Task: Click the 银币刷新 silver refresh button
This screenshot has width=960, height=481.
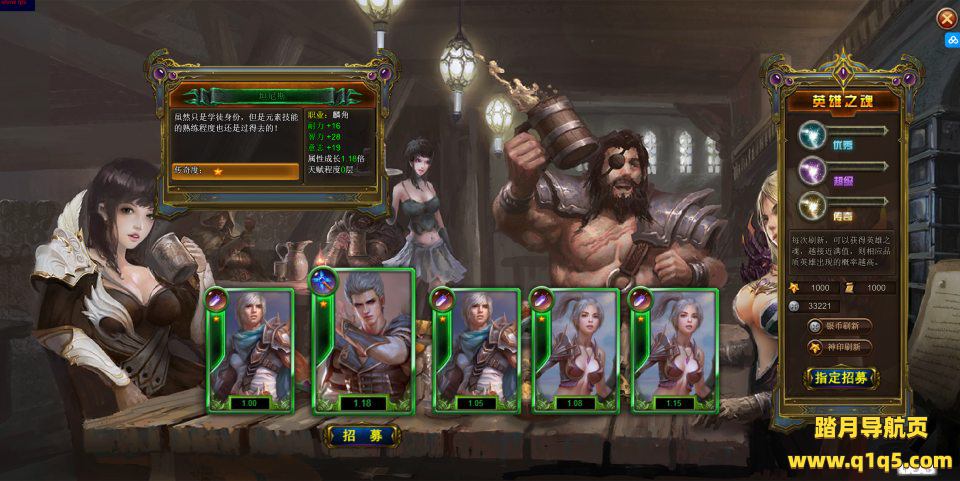Action: click(x=841, y=326)
